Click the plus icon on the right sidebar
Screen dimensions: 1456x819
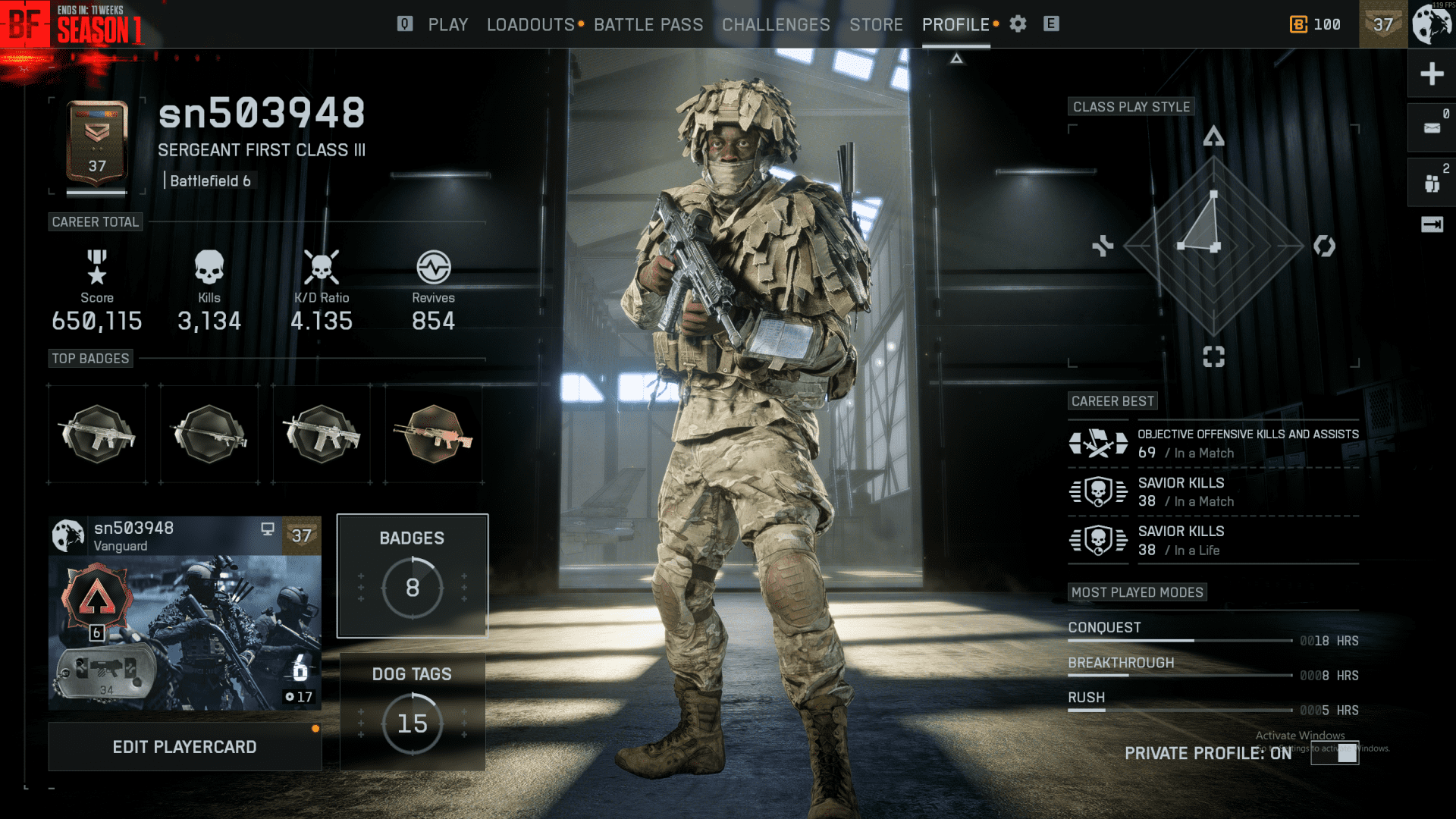[1431, 74]
